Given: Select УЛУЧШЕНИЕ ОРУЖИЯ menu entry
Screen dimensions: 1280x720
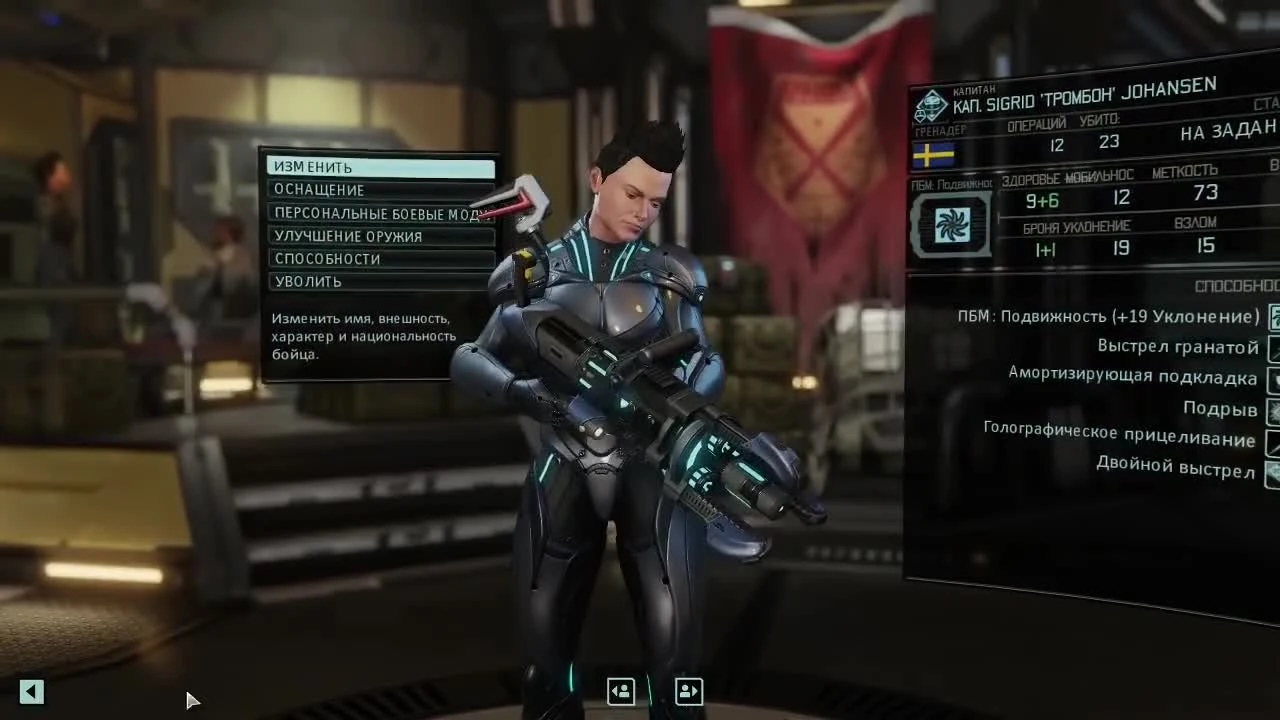Looking at the screenshot, I should click(x=379, y=235).
